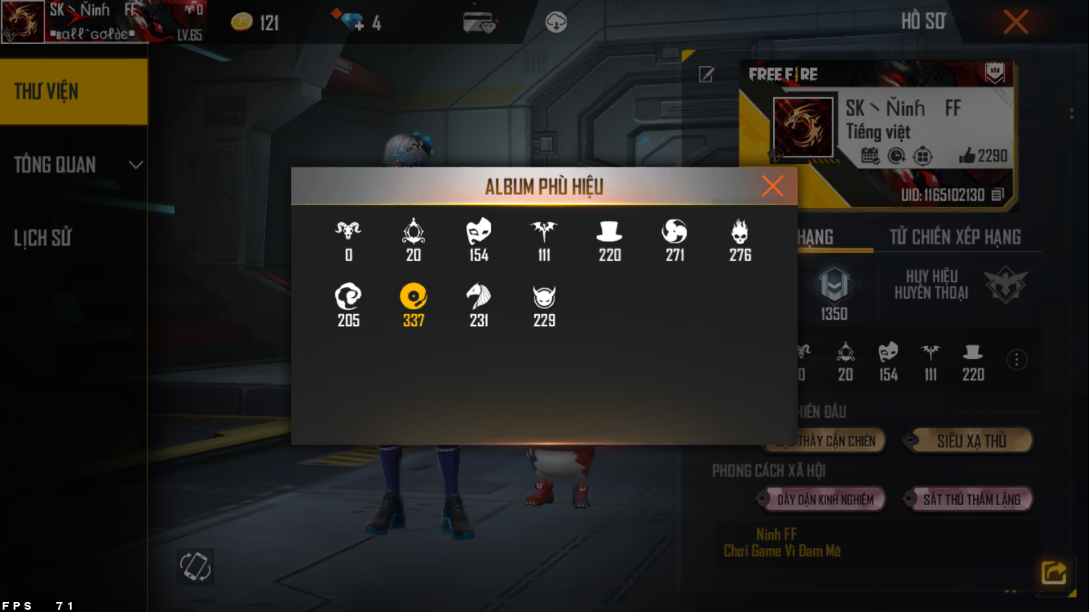Image resolution: width=1089 pixels, height=612 pixels.
Task: Tap the rotate character icon
Action: point(195,566)
